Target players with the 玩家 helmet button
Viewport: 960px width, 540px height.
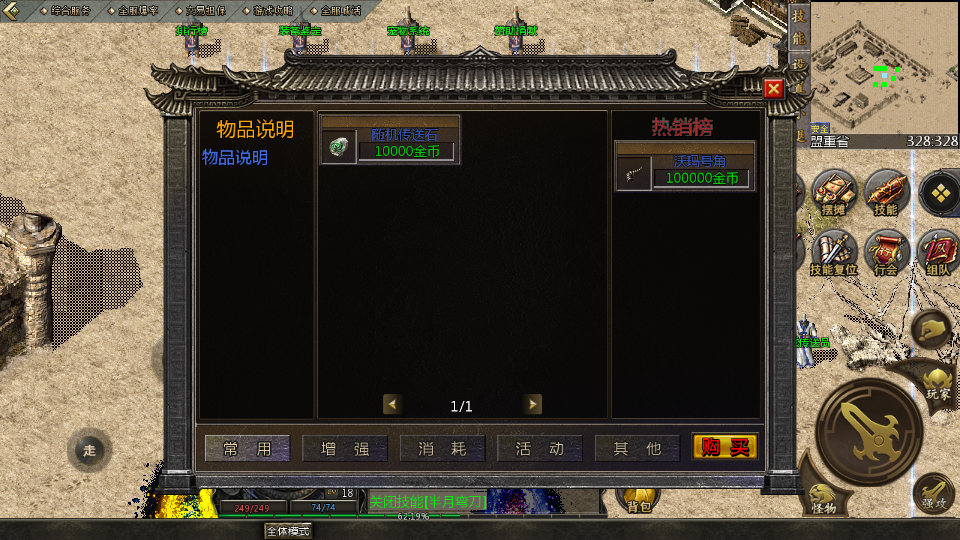click(x=937, y=381)
